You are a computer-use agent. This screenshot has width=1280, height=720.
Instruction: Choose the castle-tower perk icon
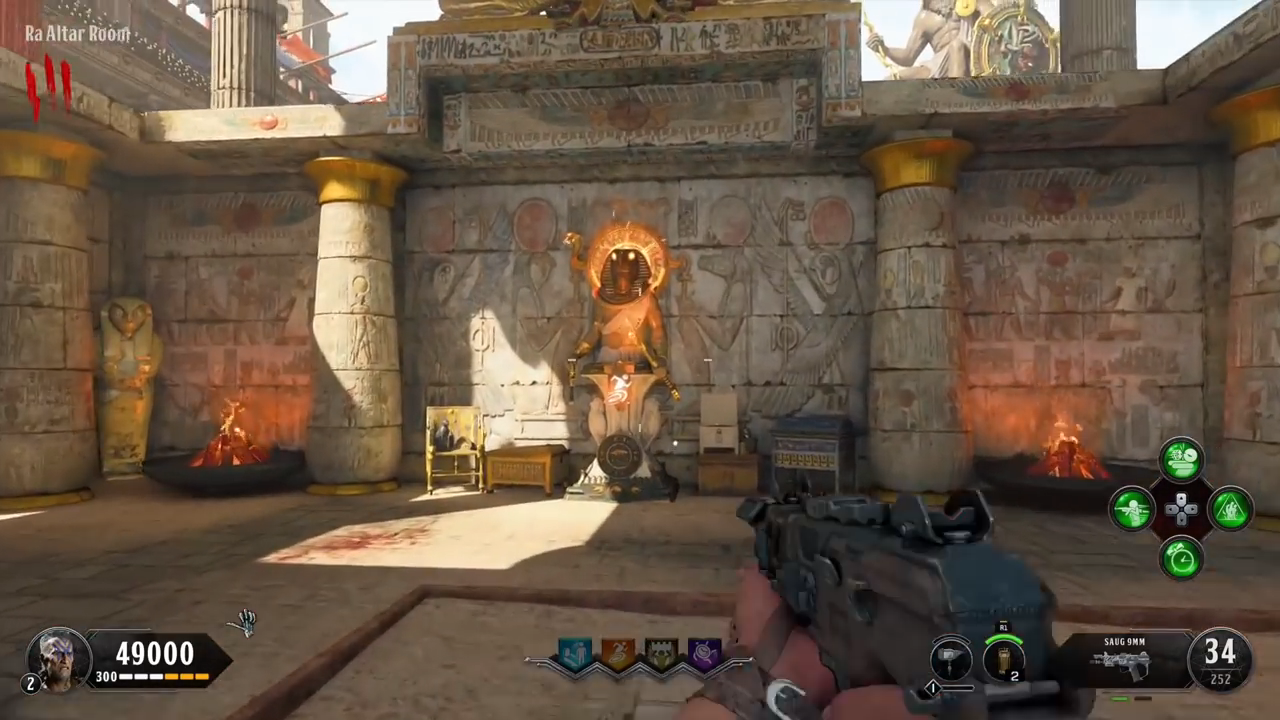click(661, 655)
